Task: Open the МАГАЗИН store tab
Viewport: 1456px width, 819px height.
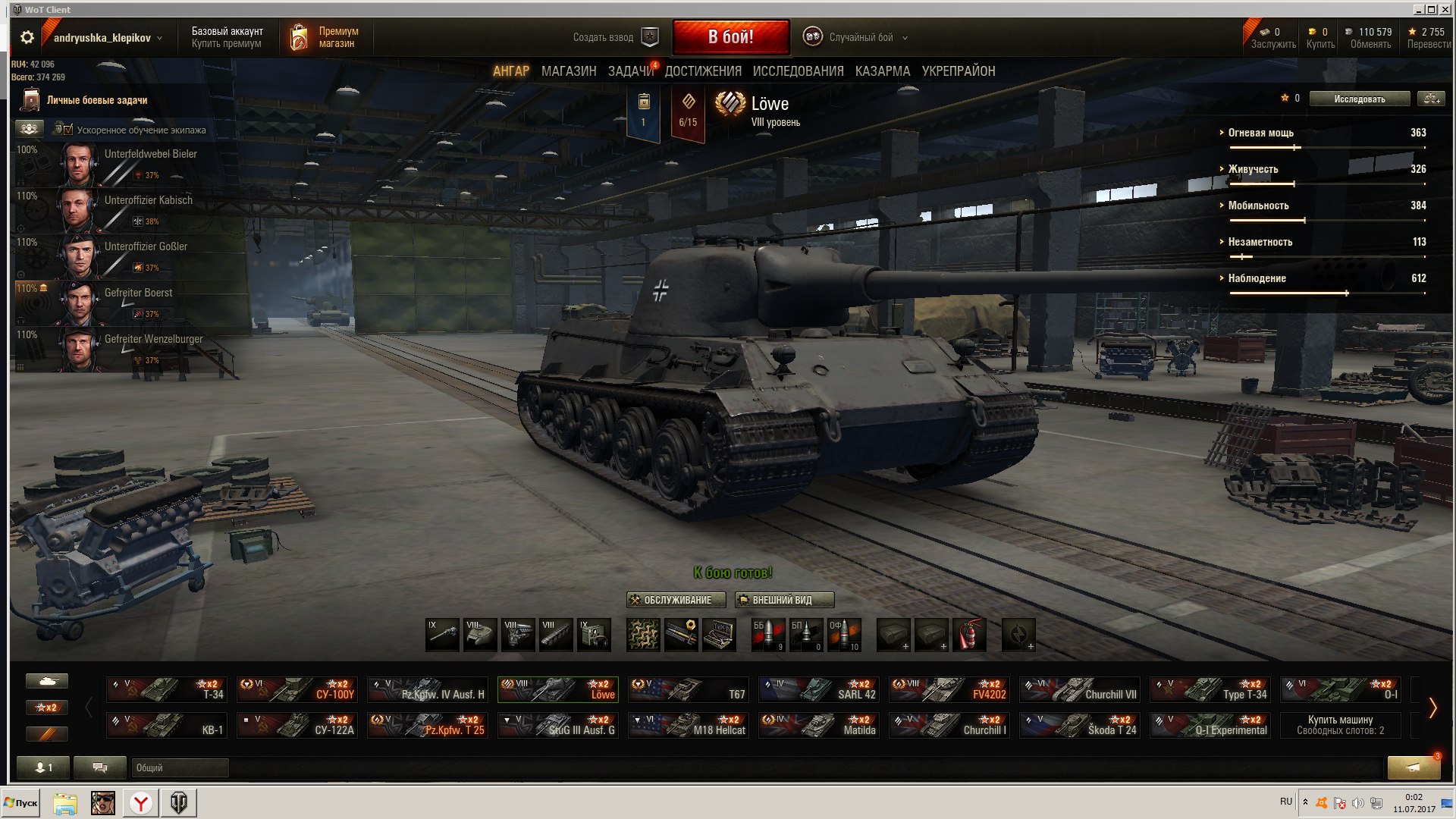Action: point(569,71)
